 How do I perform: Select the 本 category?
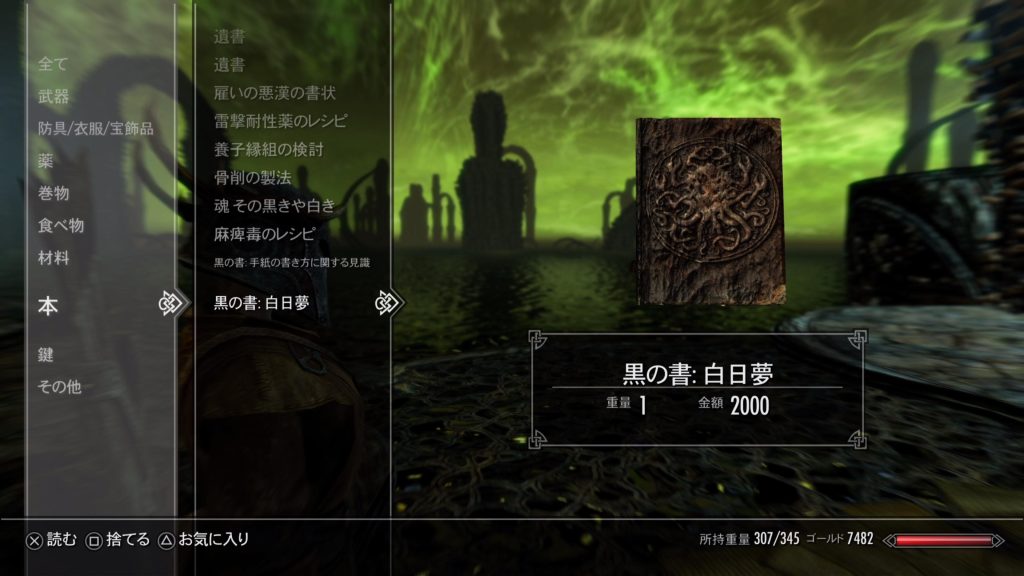48,306
